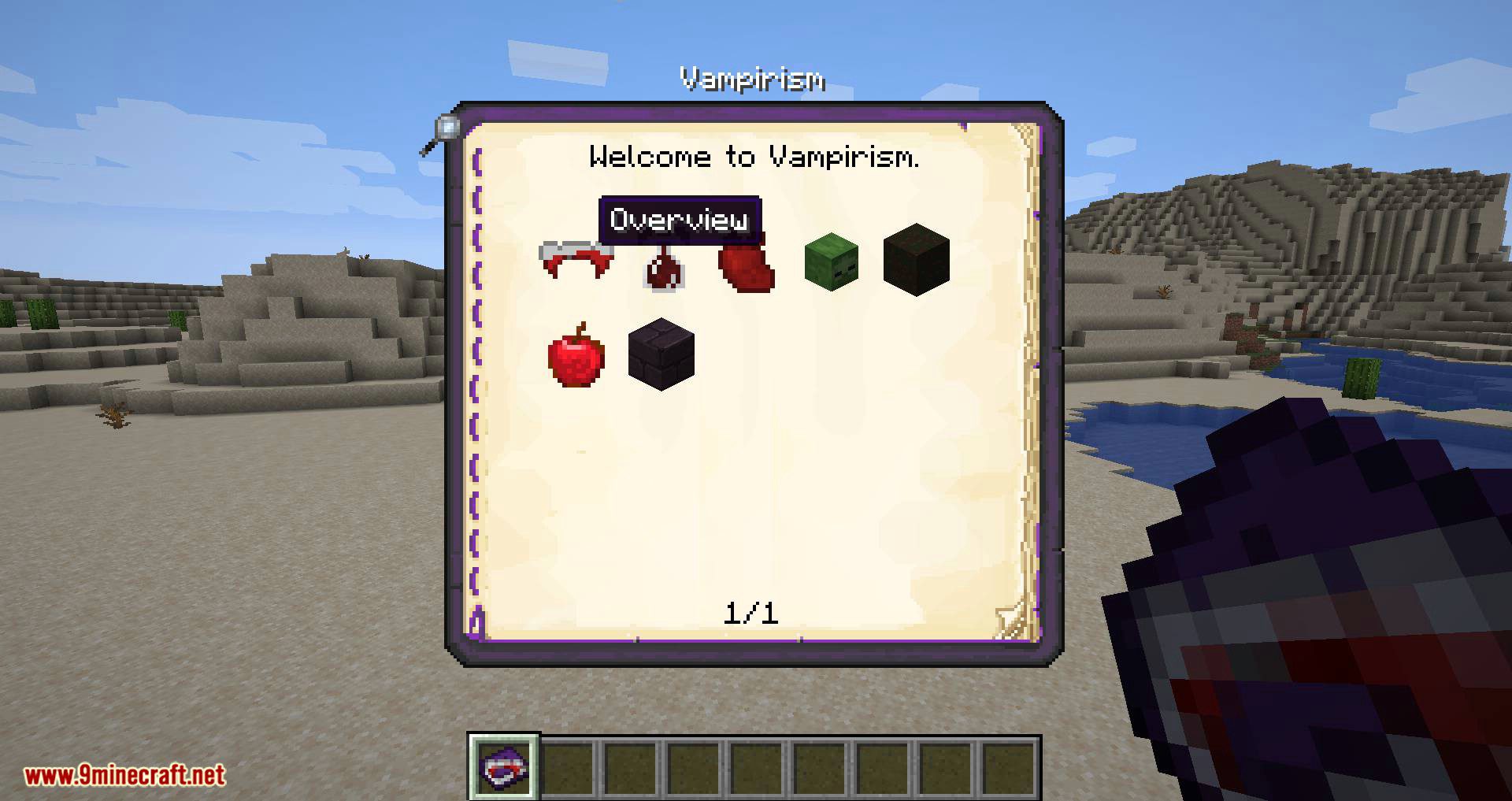
Task: Click the Overview entry label
Action: click(682, 221)
